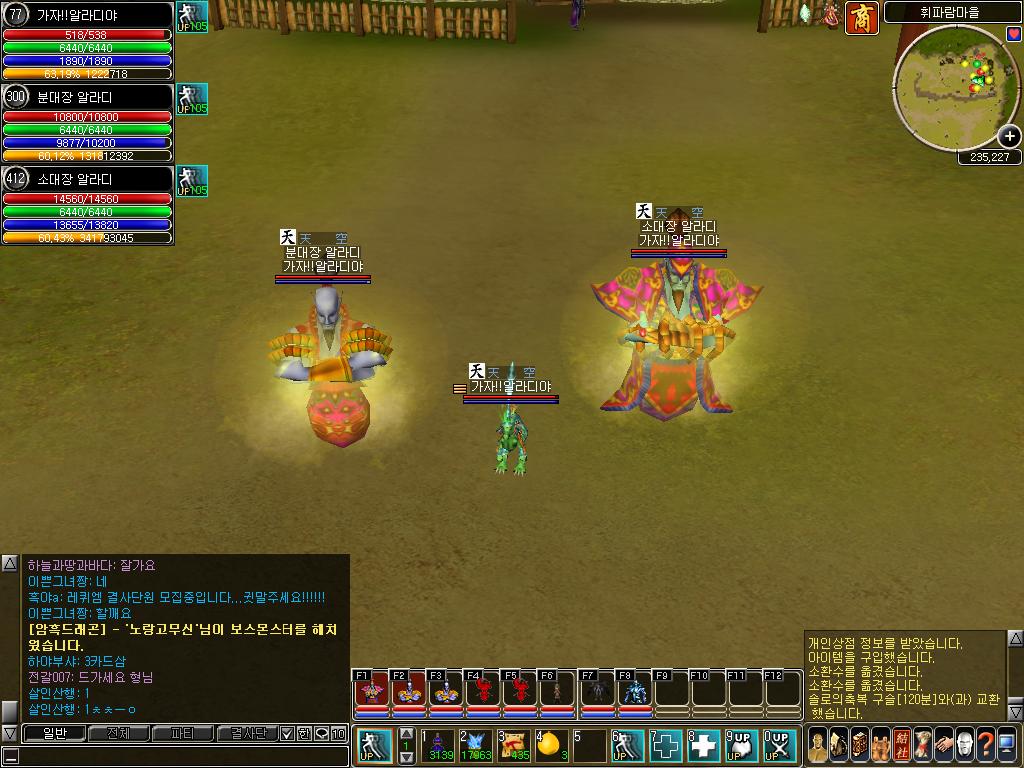The width and height of the screenshot is (1024, 768).
Task: Switch chat to the 전체 tab
Action: (x=118, y=734)
